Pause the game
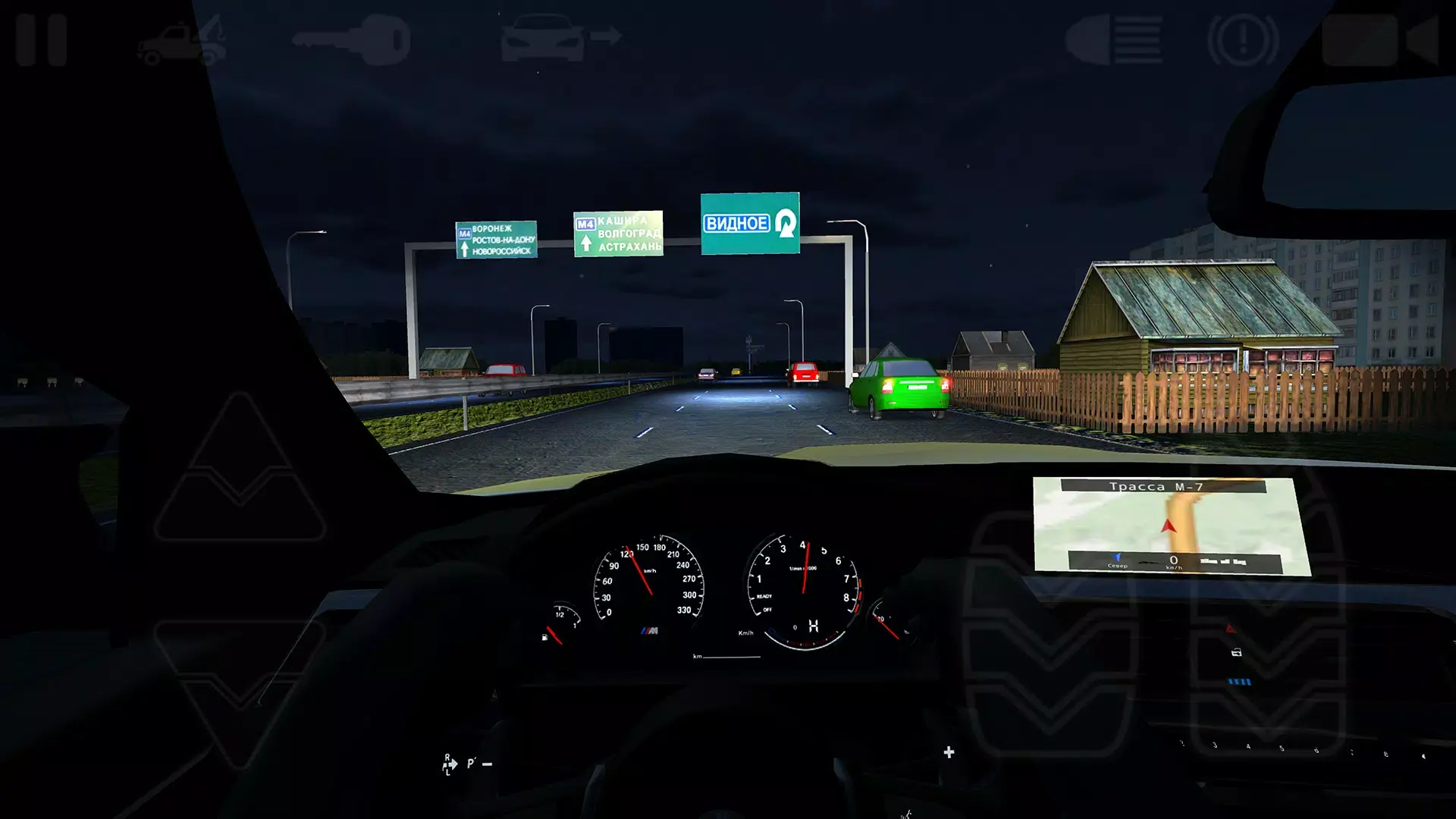The image size is (1456, 819). (42, 42)
